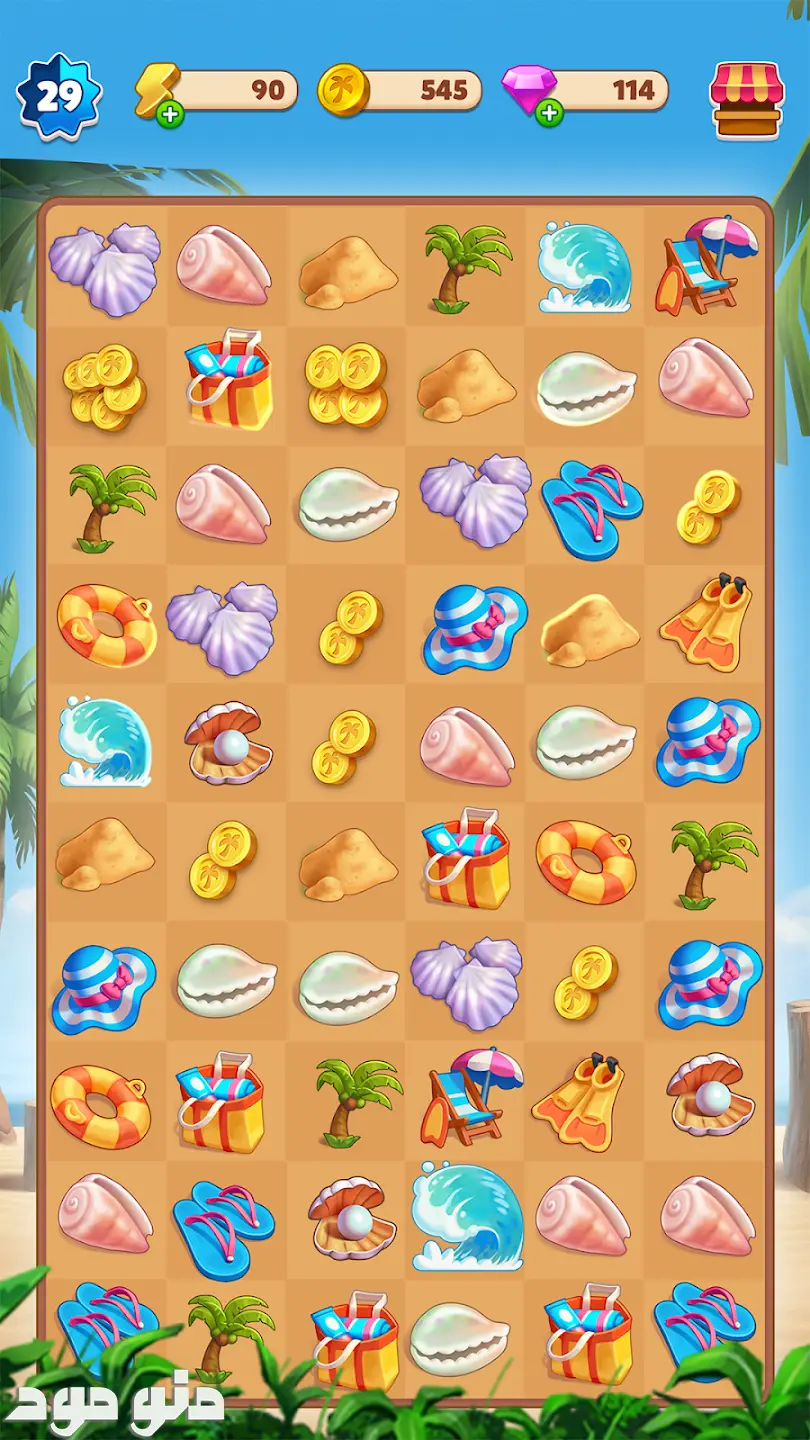Open the shop stall icon

pos(746,99)
